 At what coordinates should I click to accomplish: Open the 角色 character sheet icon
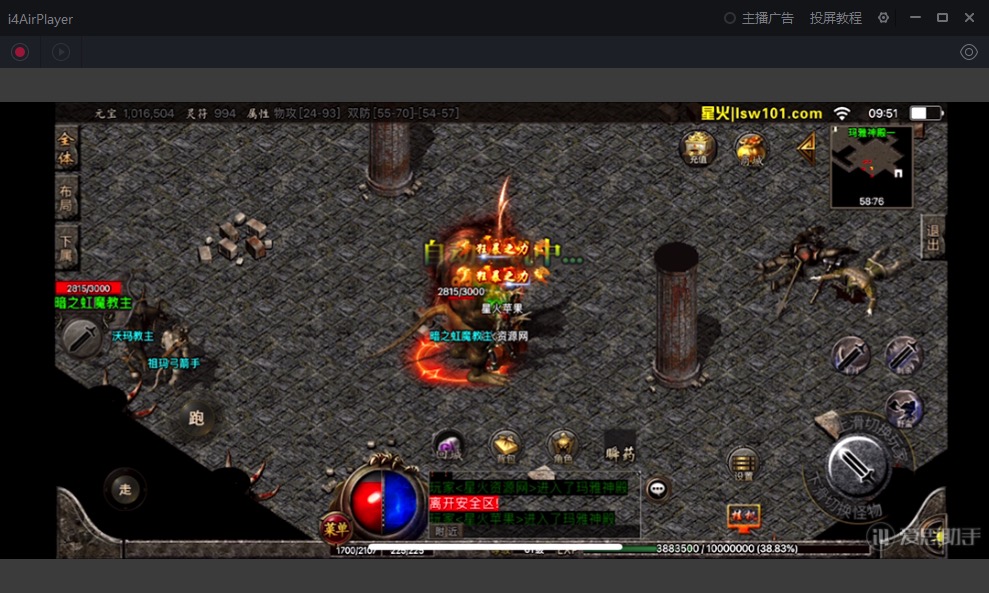click(562, 447)
